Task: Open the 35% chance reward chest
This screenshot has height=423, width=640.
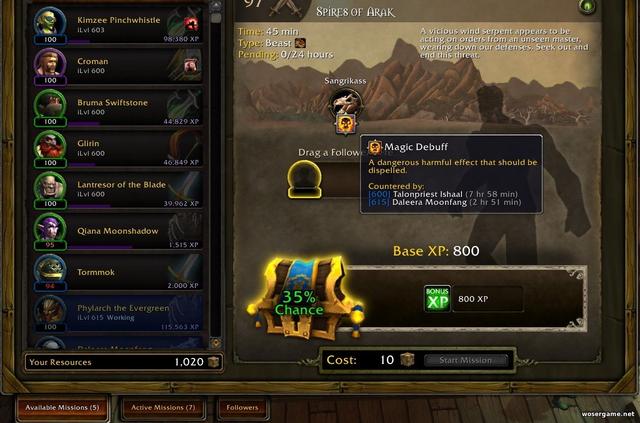Action: [x=301, y=297]
